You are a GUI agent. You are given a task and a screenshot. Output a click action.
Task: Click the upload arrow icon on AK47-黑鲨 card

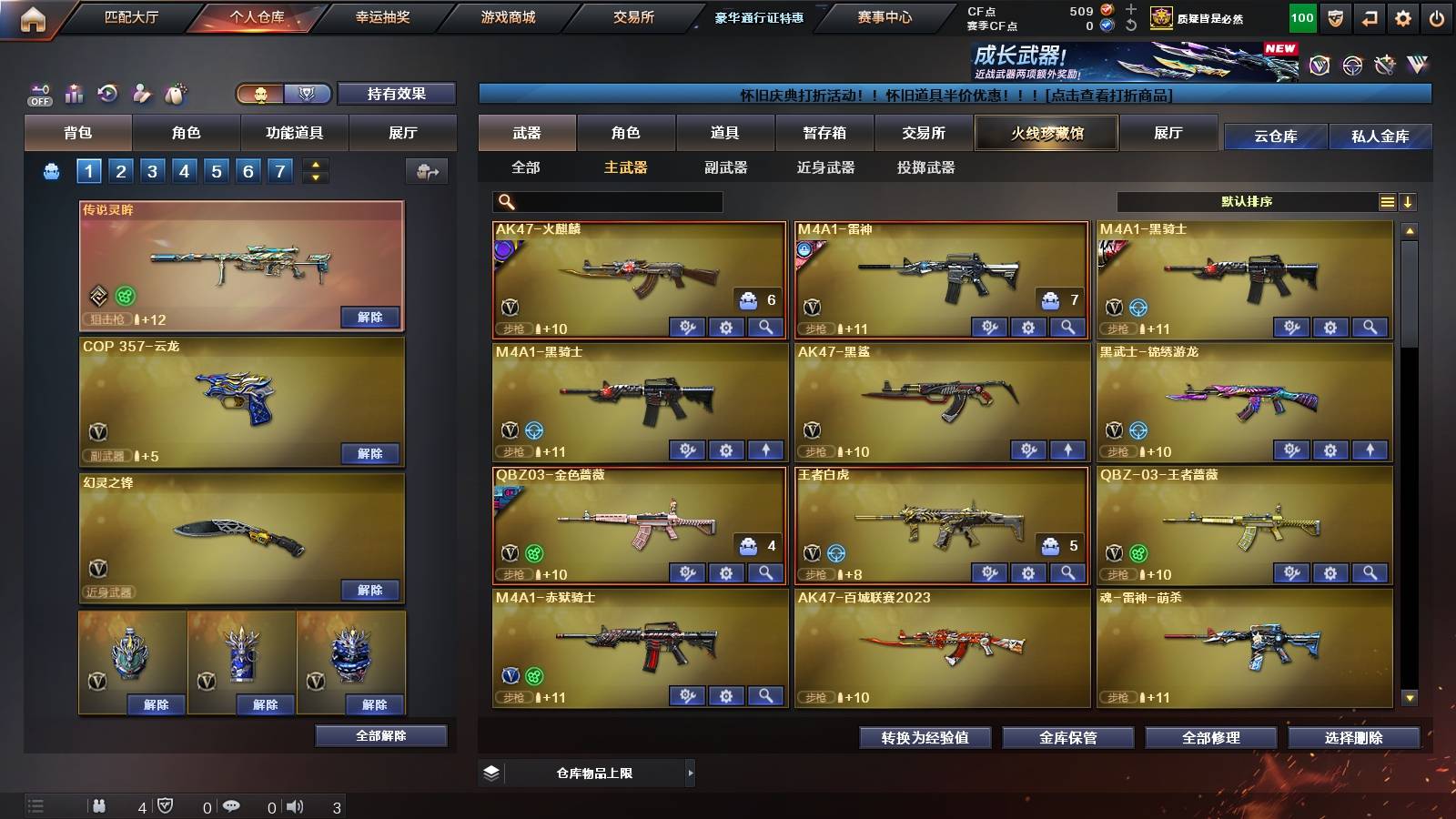1066,450
